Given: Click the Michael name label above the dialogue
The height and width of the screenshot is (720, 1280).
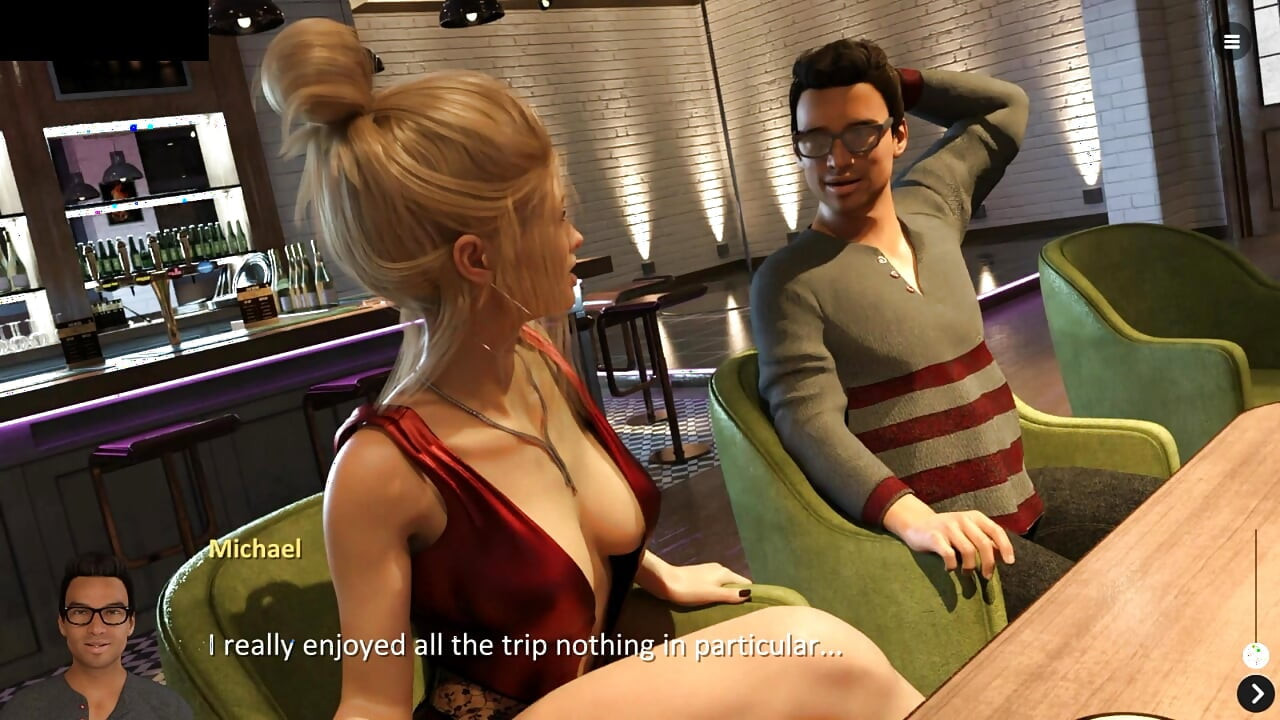Looking at the screenshot, I should (x=257, y=549).
